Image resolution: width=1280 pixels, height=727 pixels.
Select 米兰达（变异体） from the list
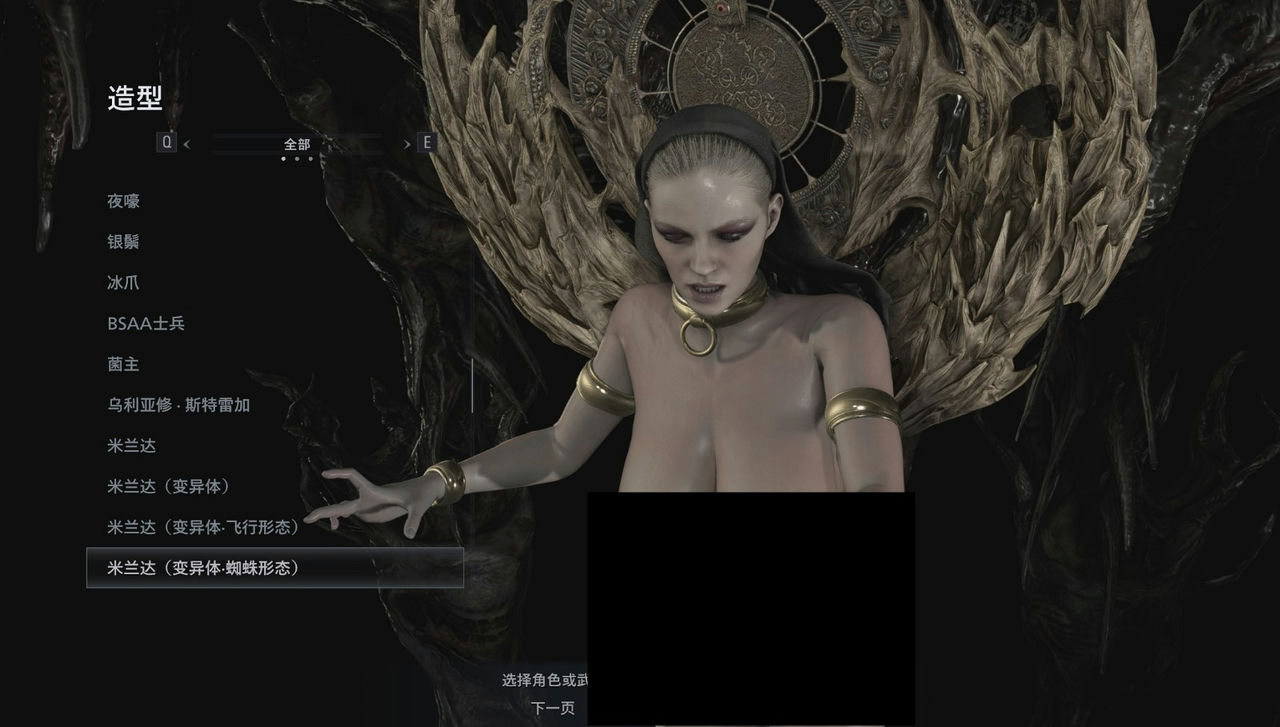[170, 487]
